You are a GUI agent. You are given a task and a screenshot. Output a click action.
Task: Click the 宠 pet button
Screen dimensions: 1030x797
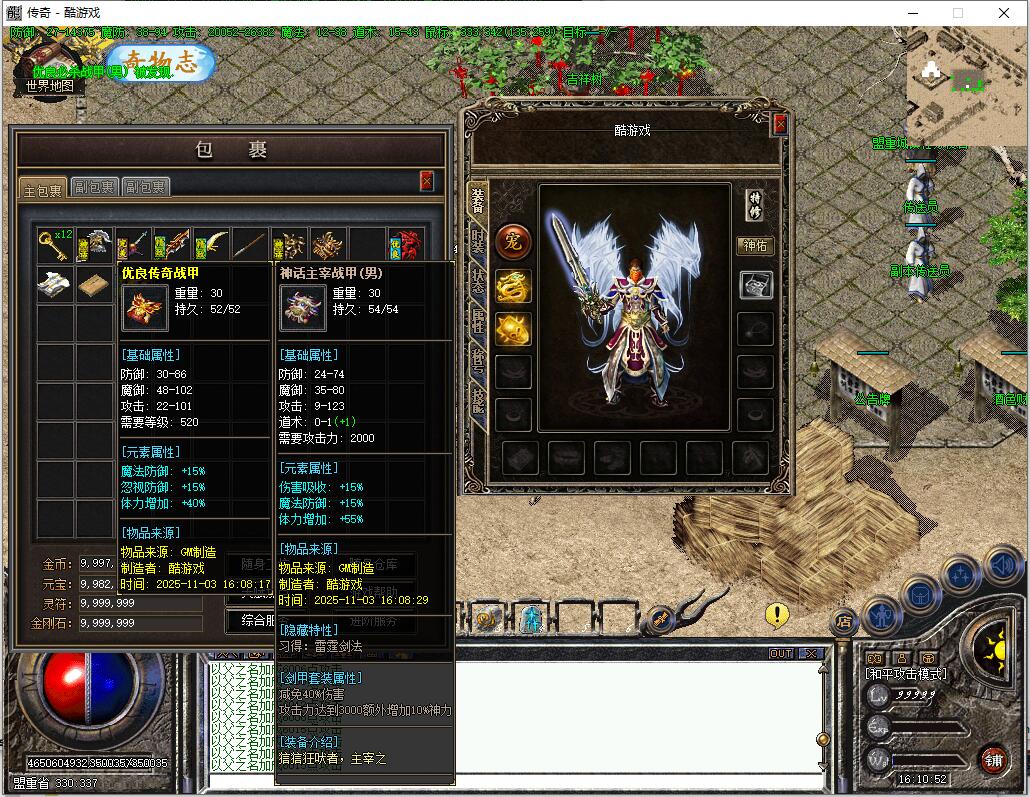(513, 241)
